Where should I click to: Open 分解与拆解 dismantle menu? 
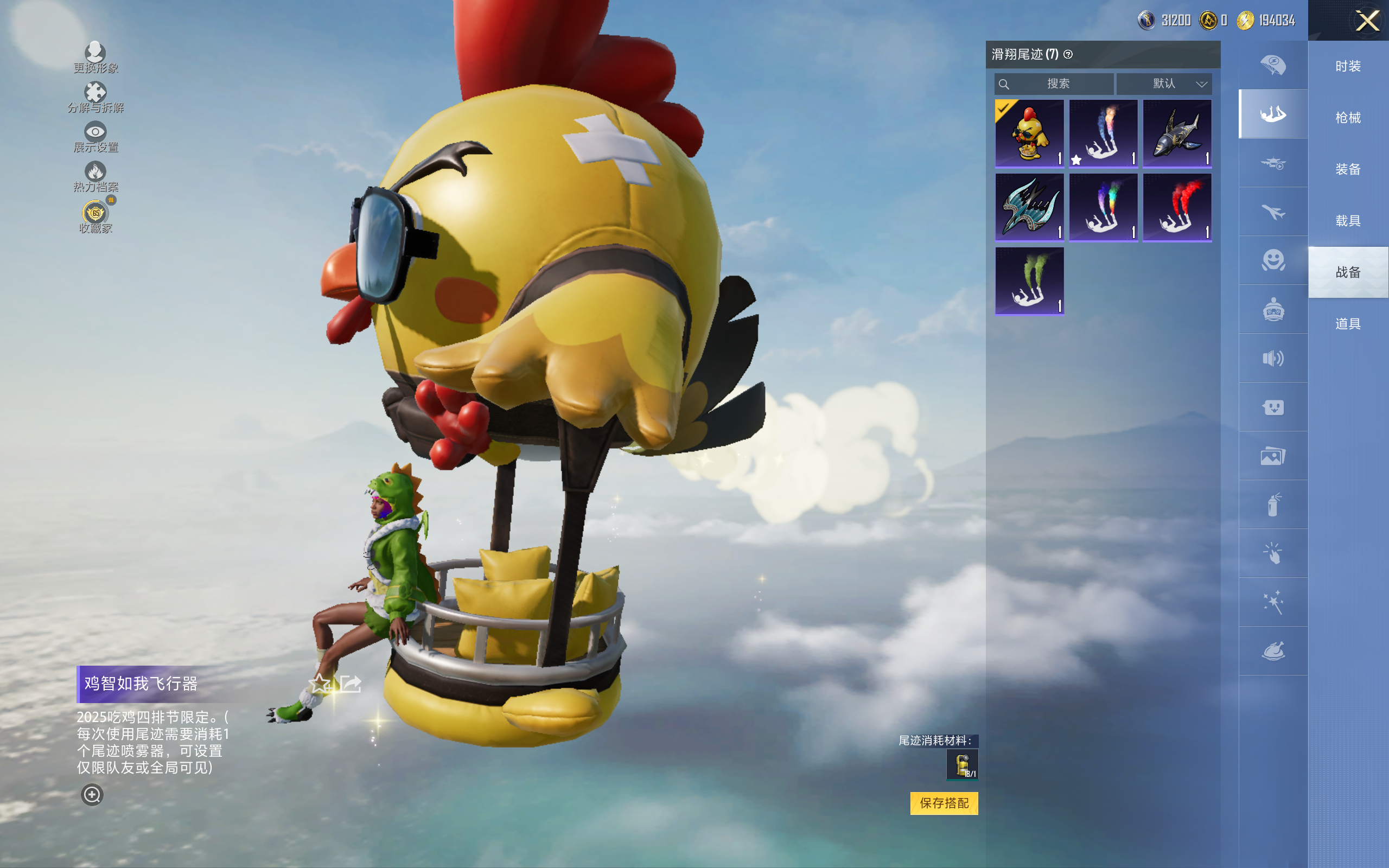click(95, 97)
